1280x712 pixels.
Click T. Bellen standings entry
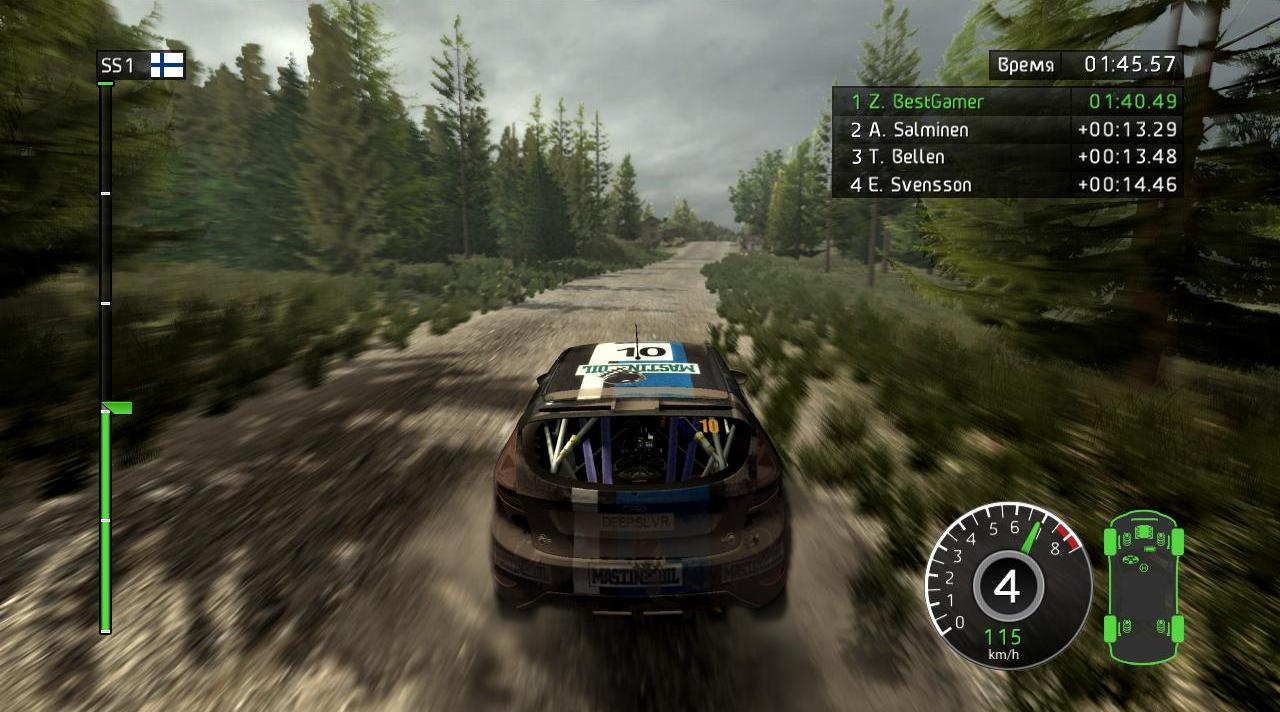click(1007, 157)
